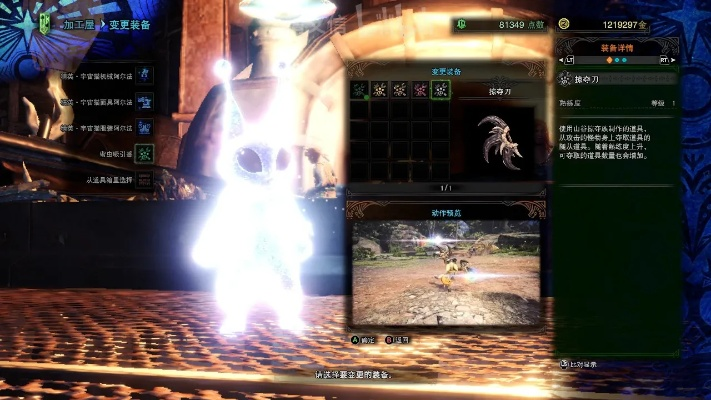The height and width of the screenshot is (400, 711).
Task: Choose the pink gadget icon in the grid
Action: (420, 90)
